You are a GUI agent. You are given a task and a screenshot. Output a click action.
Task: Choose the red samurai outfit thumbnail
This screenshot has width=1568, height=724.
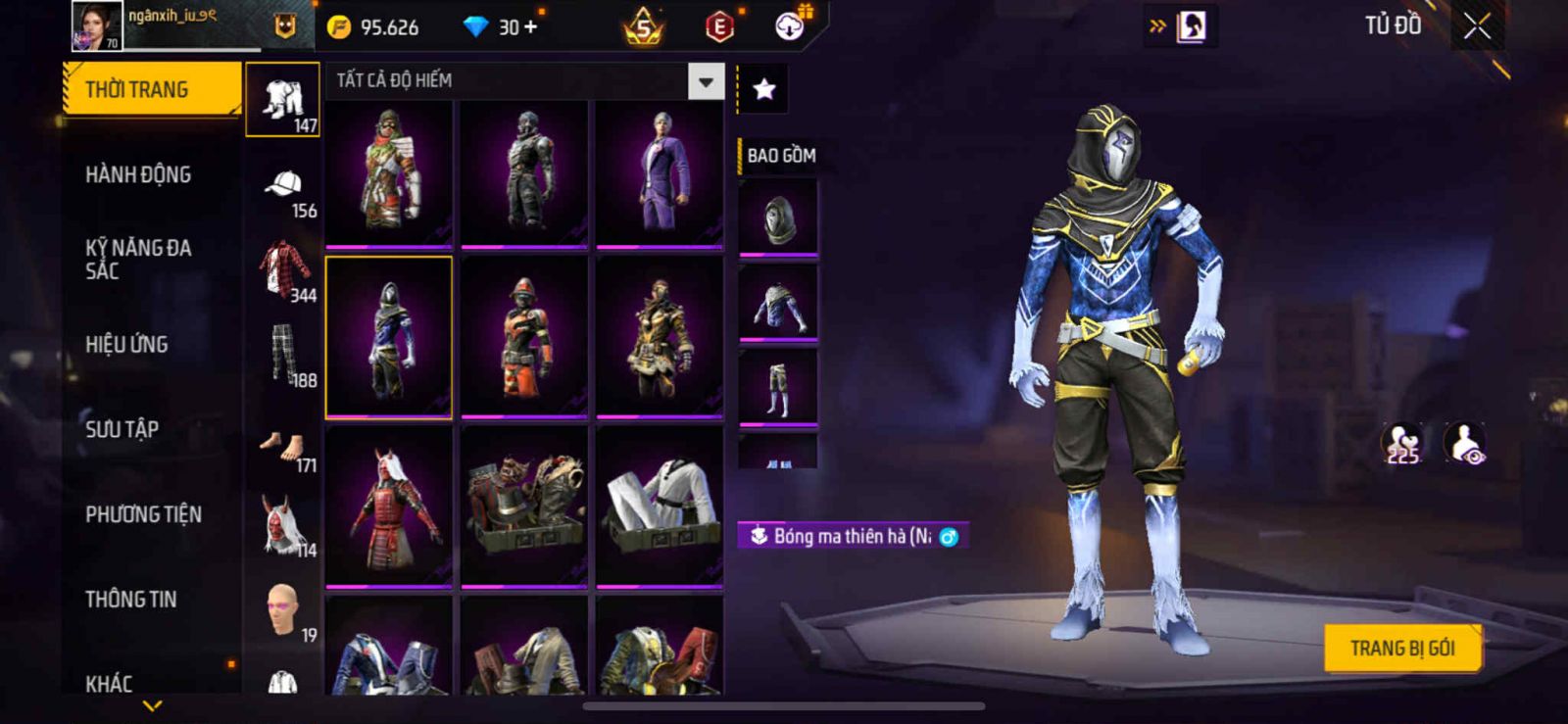(389, 507)
